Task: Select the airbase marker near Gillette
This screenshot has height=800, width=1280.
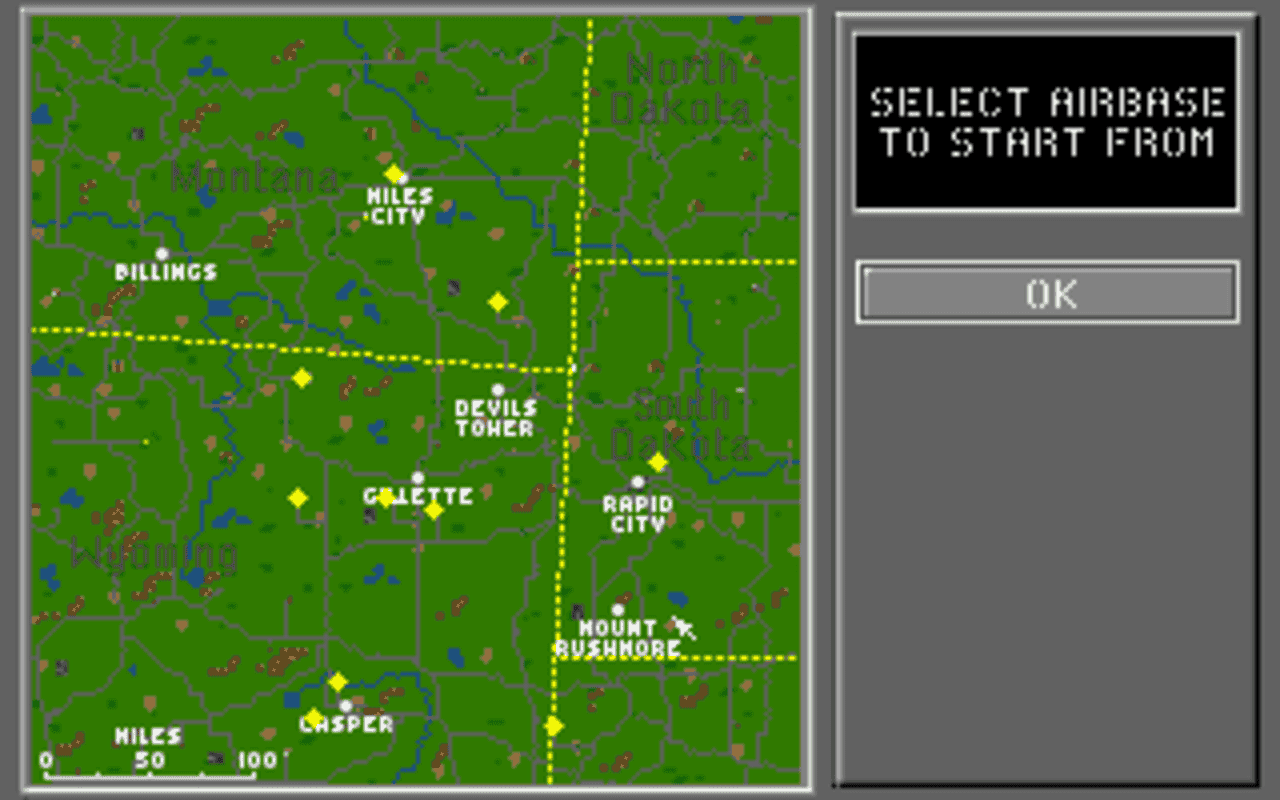Action: [x=386, y=497]
